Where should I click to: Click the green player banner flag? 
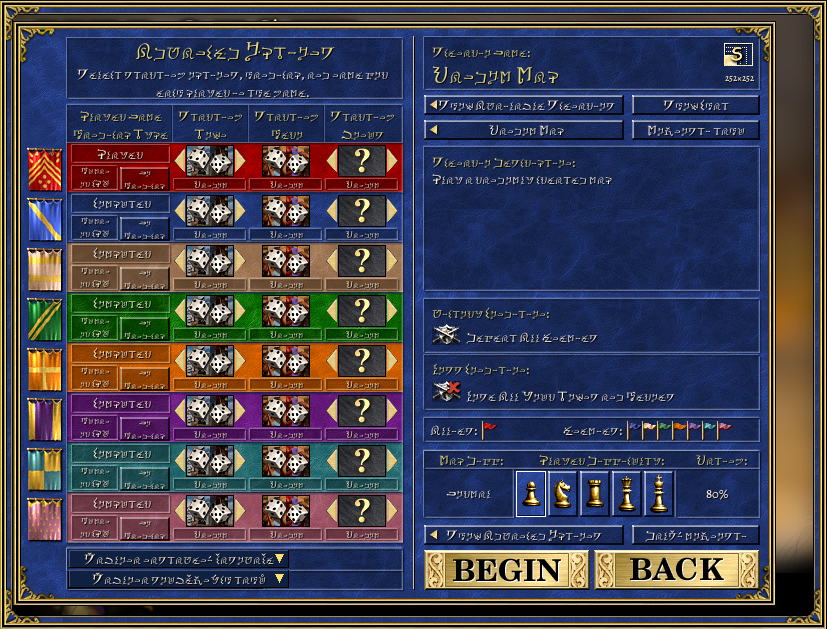[x=45, y=318]
